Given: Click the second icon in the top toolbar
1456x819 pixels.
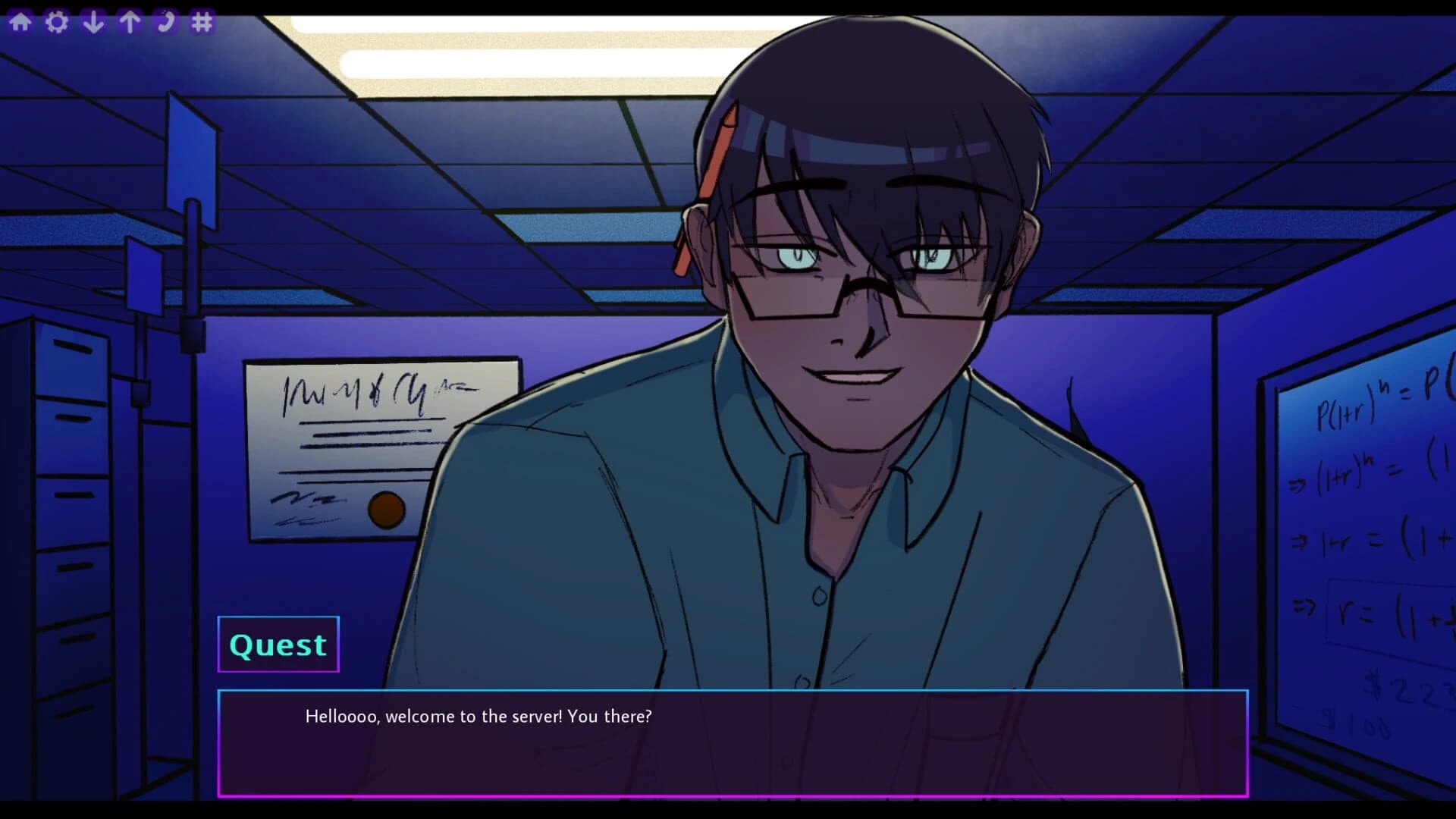Looking at the screenshot, I should (x=57, y=20).
